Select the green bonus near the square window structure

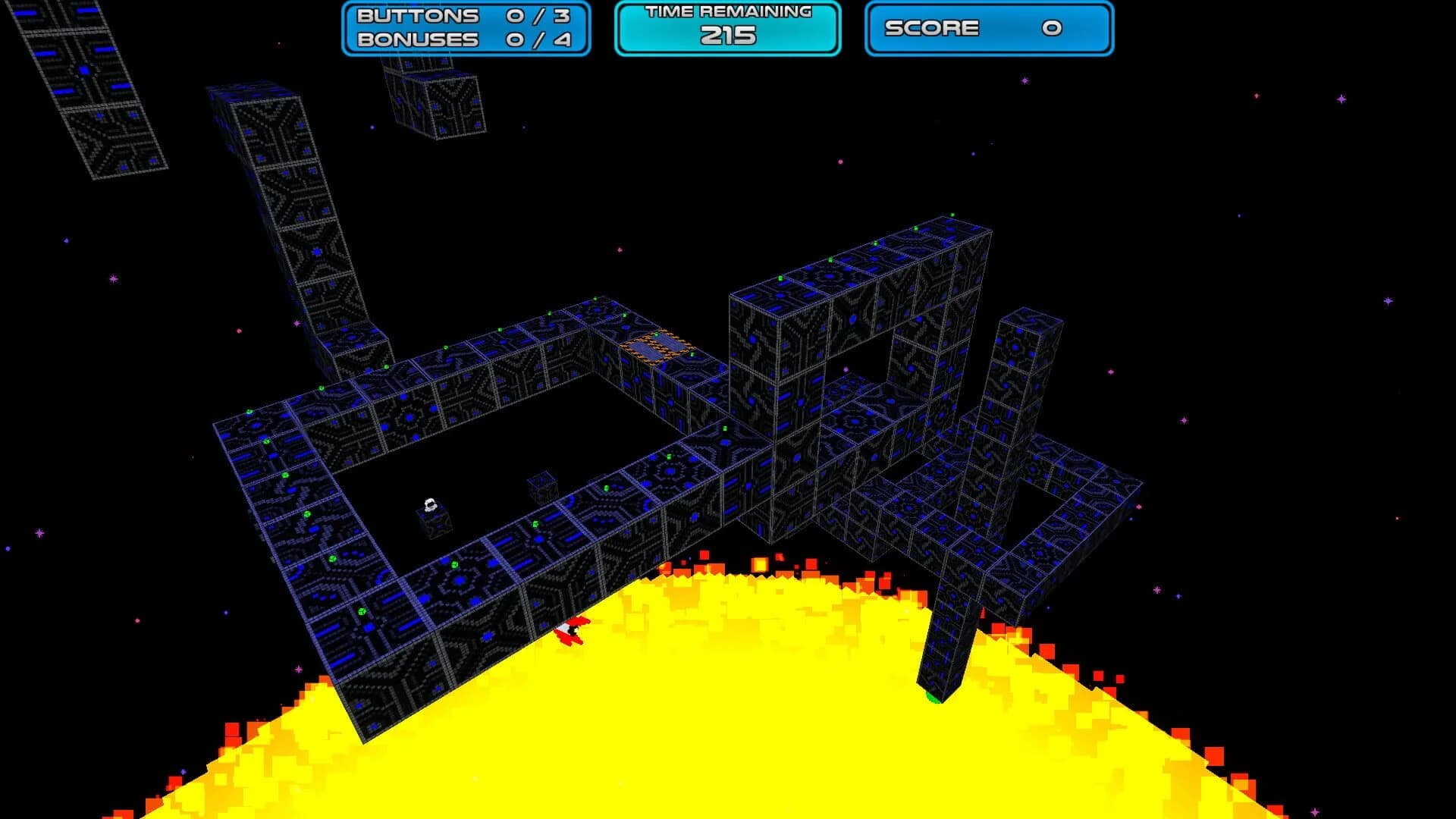876,244
